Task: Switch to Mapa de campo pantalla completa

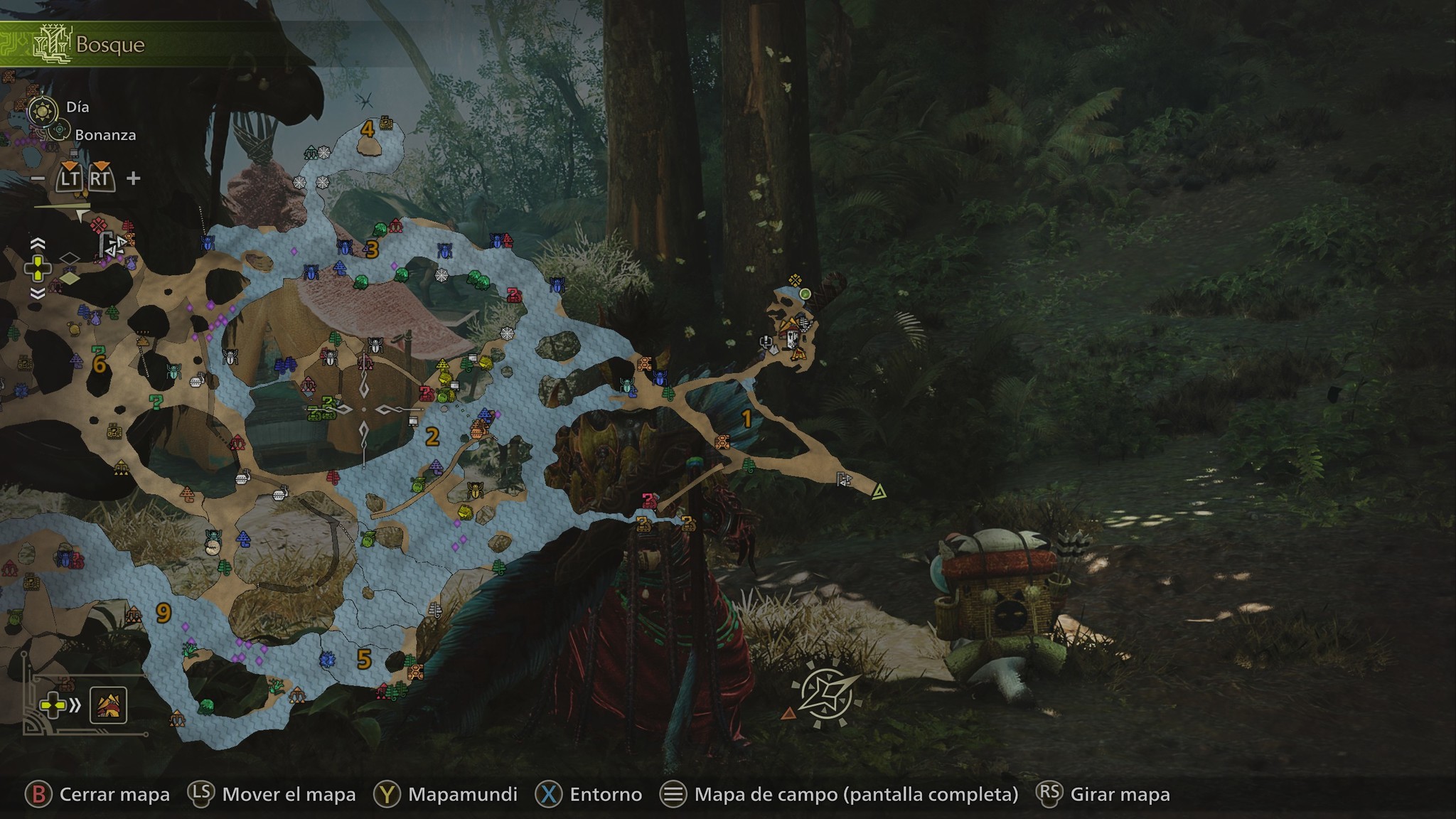Action: click(839, 794)
